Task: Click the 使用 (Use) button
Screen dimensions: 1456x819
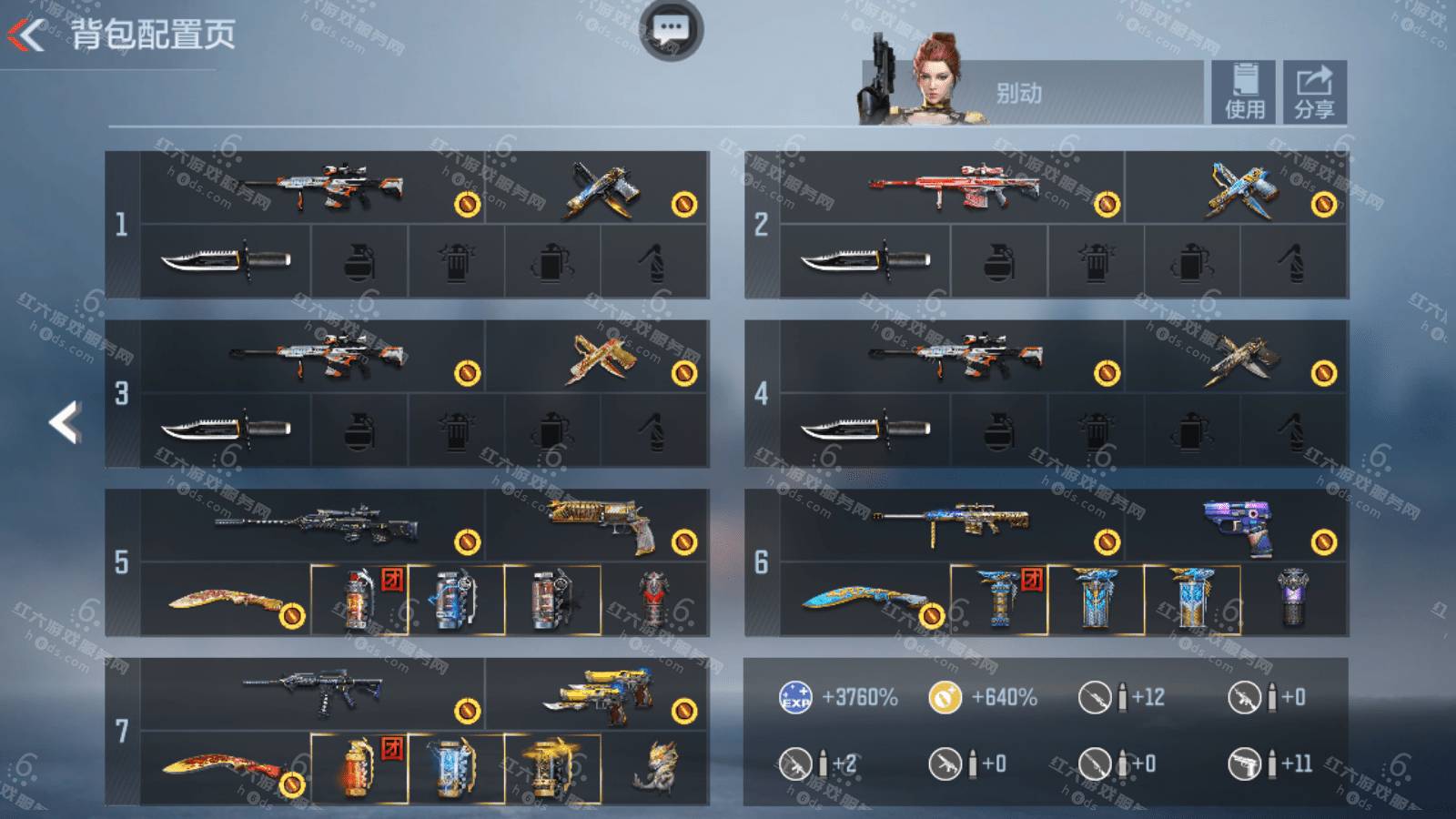Action: point(1243,91)
